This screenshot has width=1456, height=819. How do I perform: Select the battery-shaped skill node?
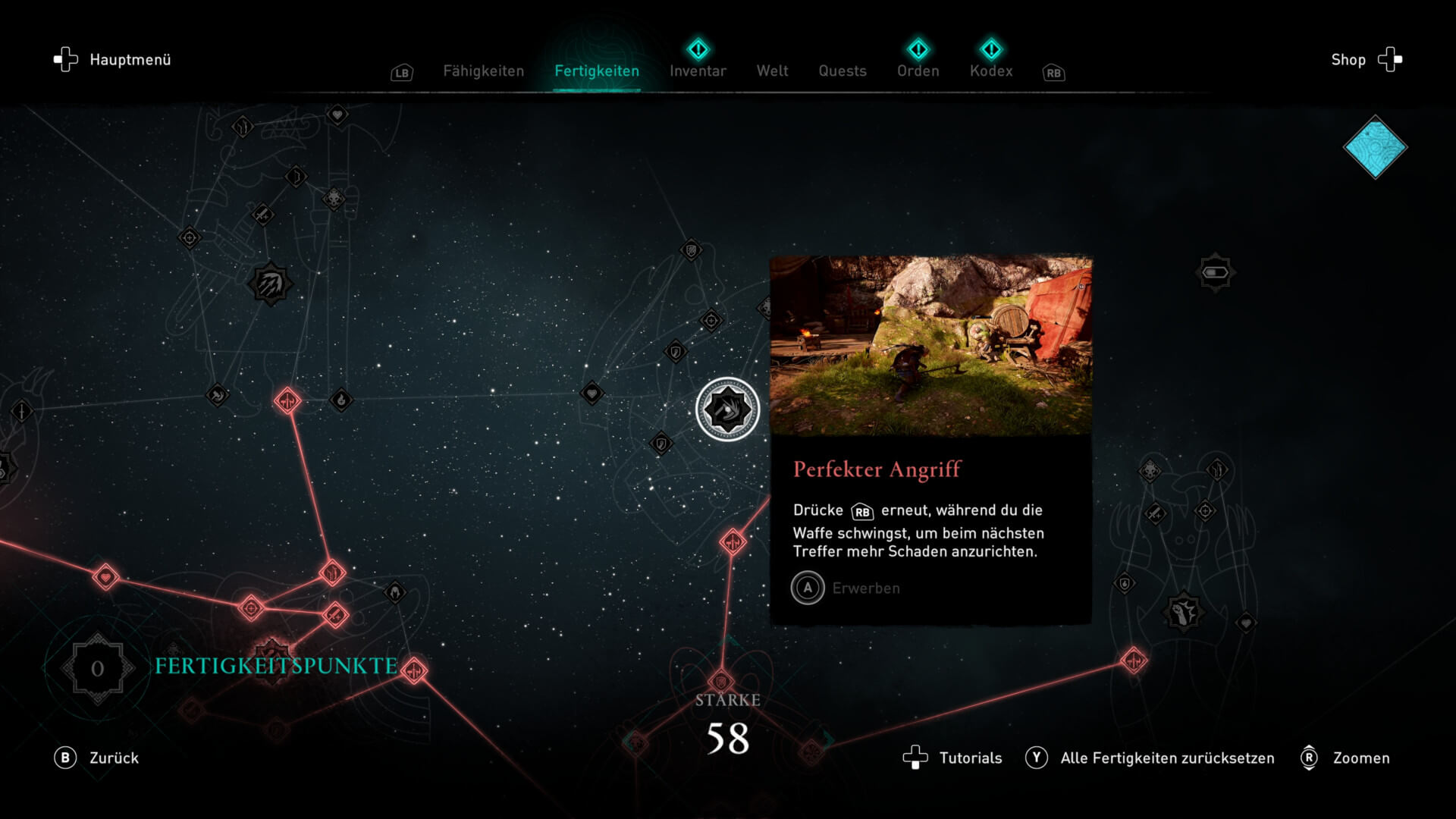(x=1215, y=272)
